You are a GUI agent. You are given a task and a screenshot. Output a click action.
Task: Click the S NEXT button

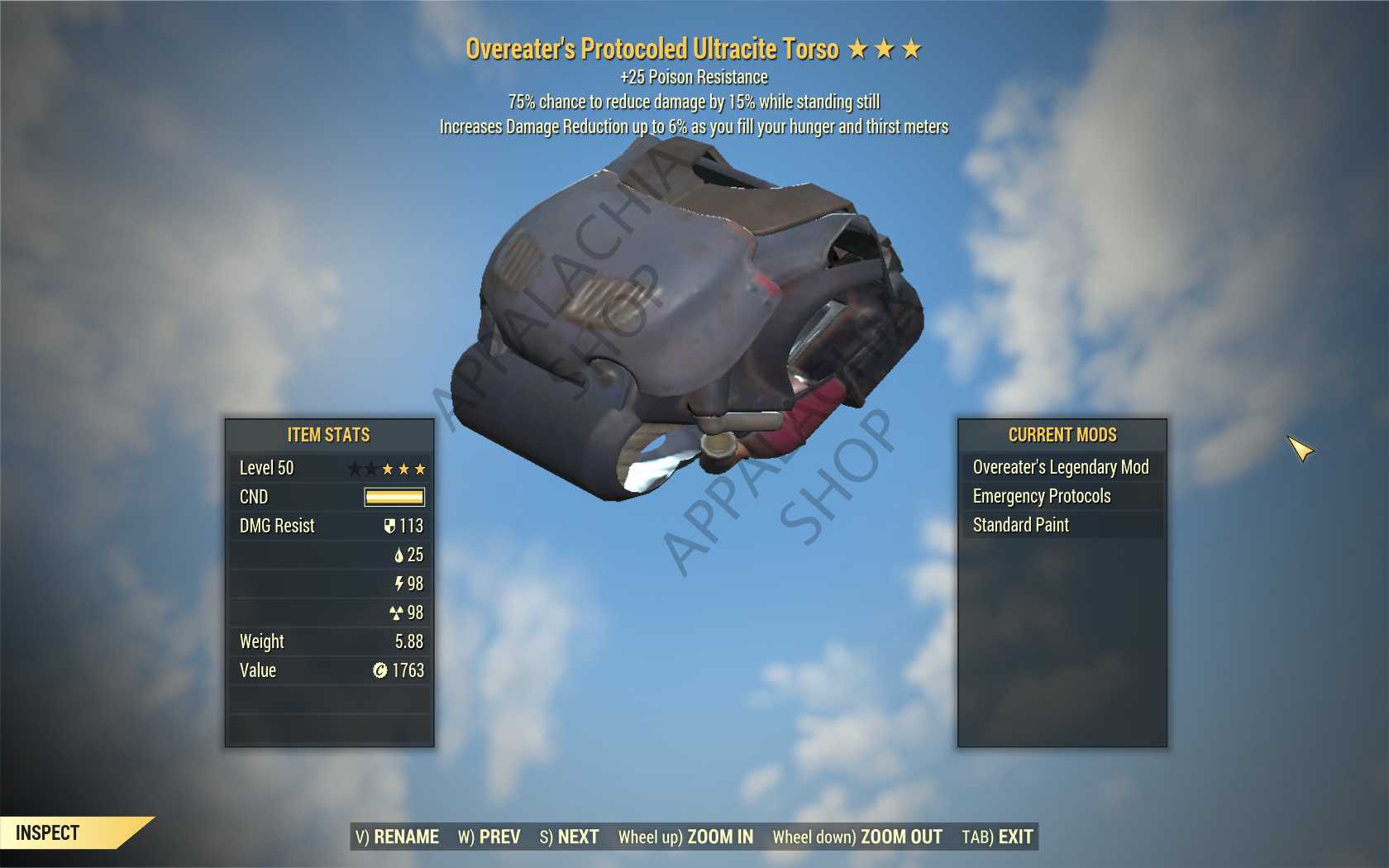tap(570, 837)
